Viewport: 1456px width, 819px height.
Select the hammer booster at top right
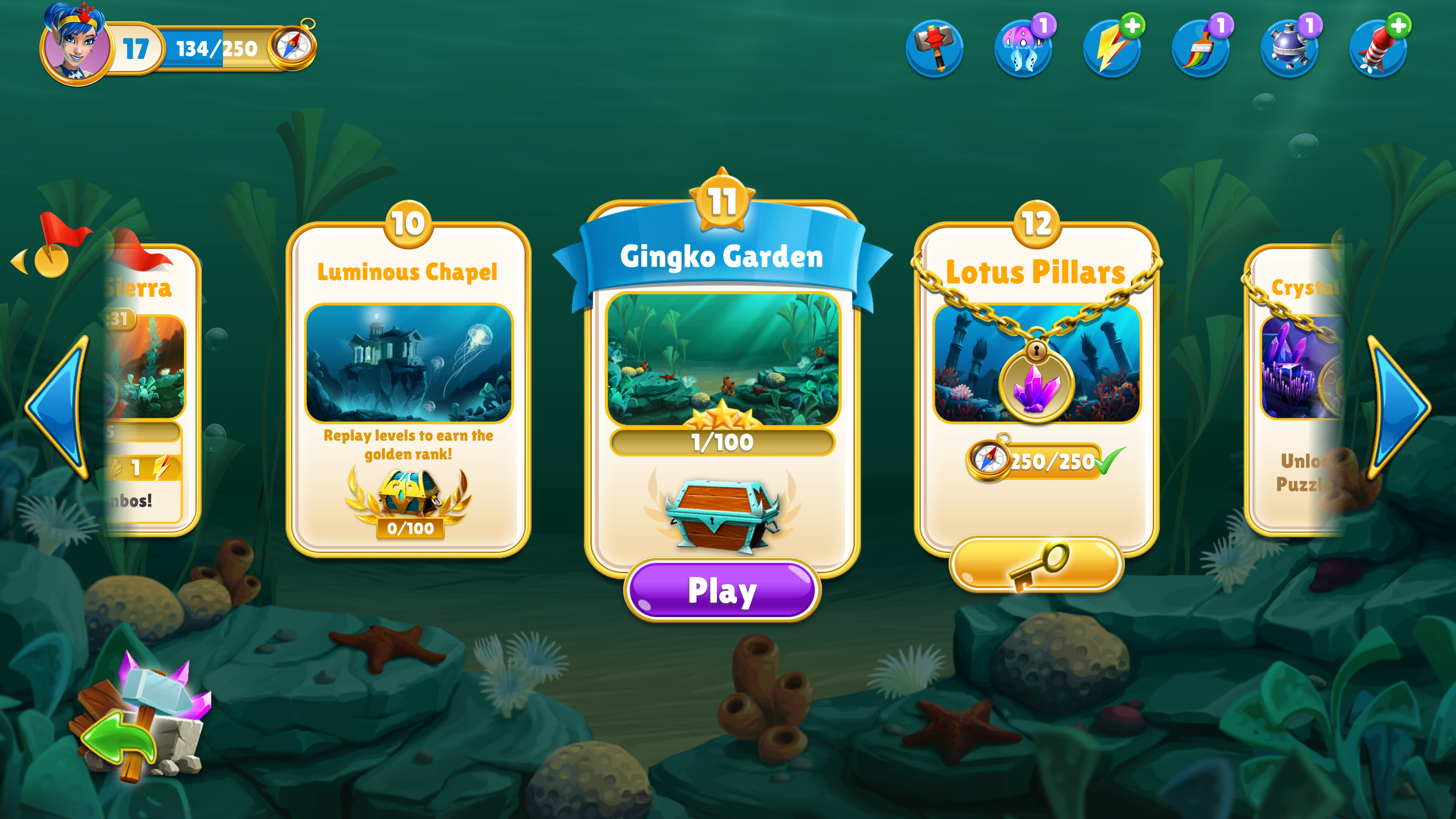point(935,48)
